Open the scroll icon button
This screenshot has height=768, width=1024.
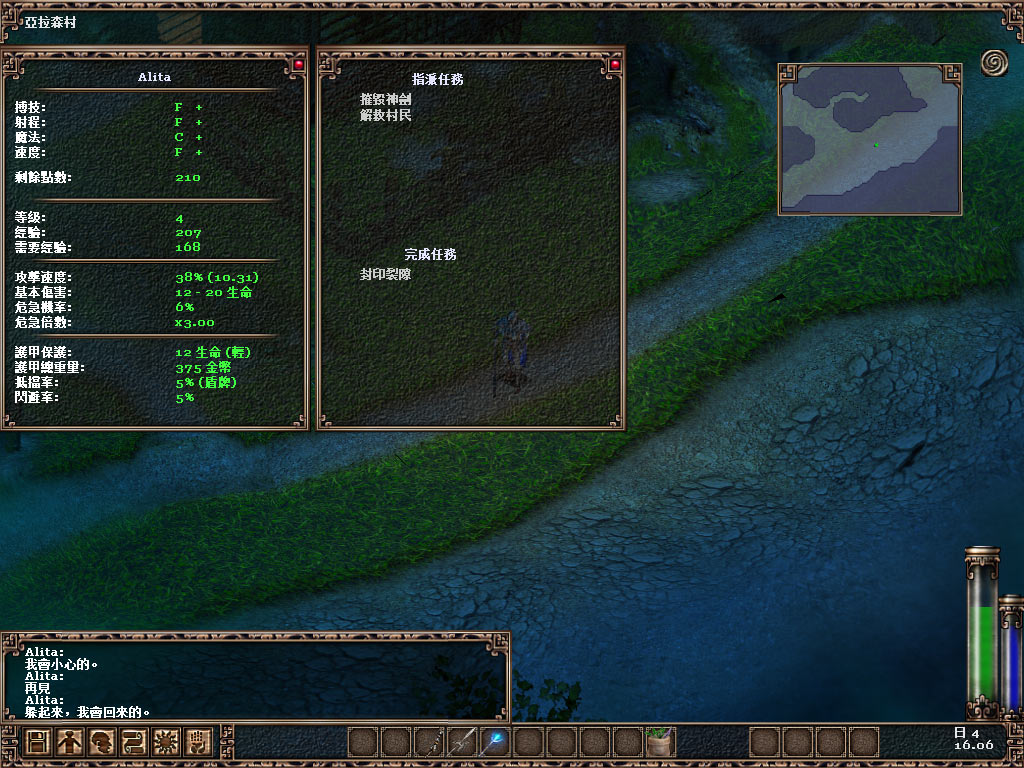(x=133, y=742)
